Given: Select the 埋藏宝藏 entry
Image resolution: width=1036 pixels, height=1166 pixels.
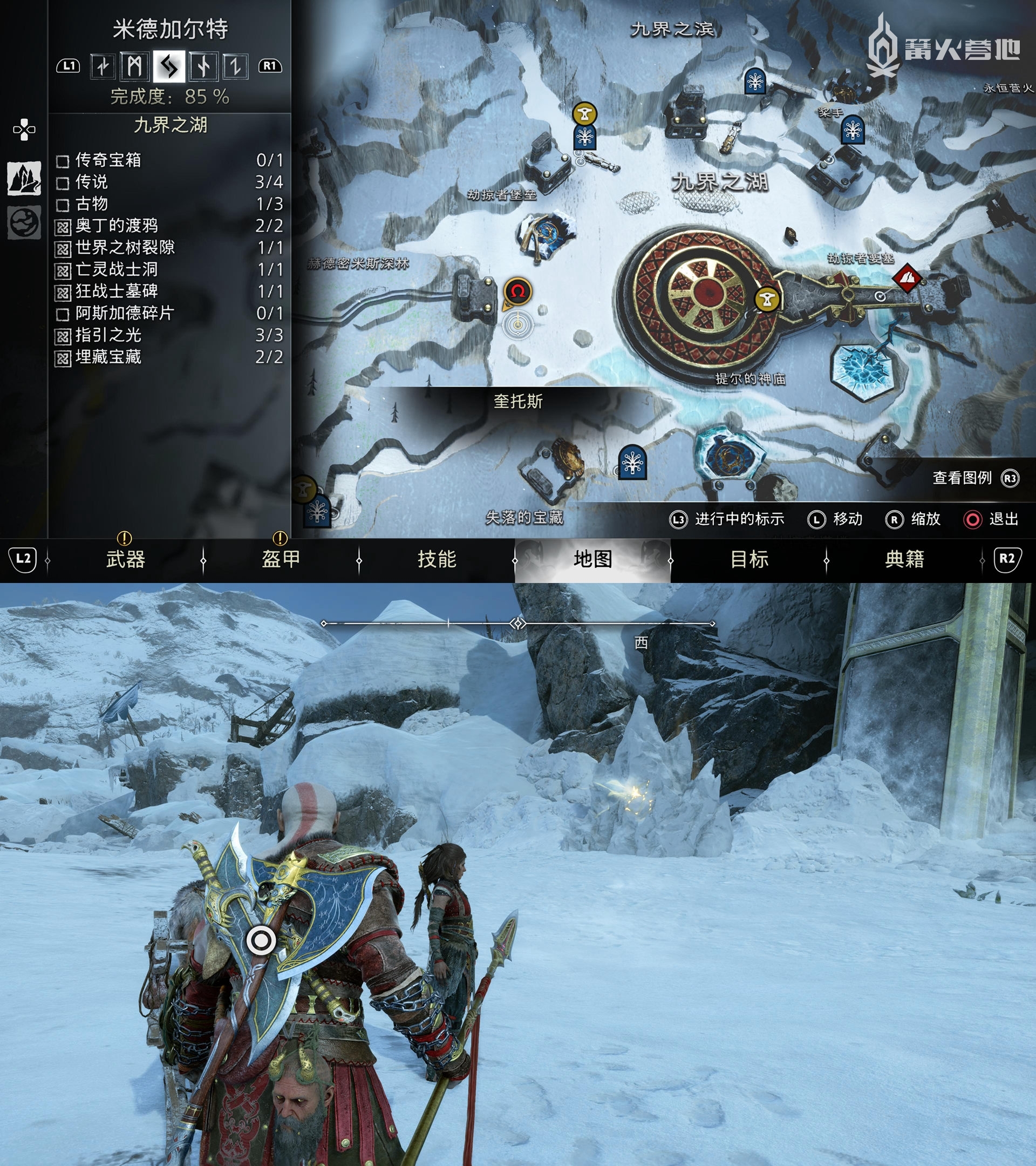Looking at the screenshot, I should click(169, 357).
